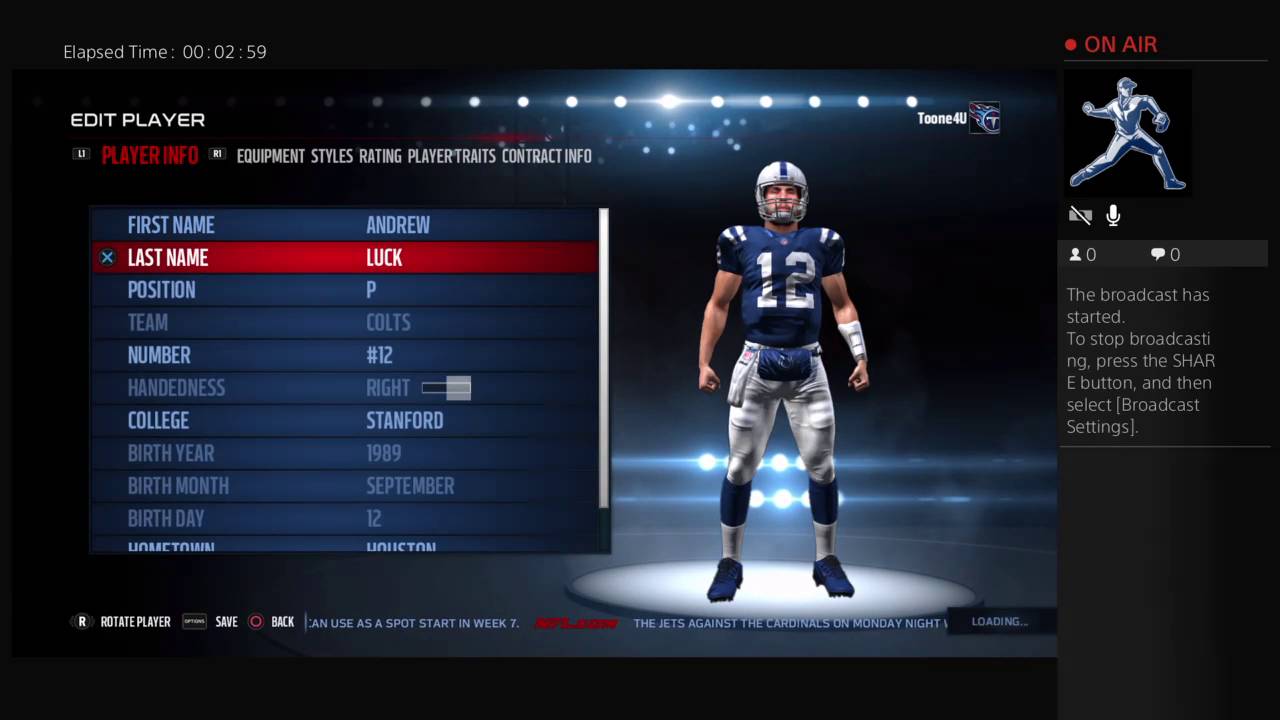Image resolution: width=1280 pixels, height=720 pixels.
Task: Toggle Handedness from Right to Left
Action: coord(445,388)
